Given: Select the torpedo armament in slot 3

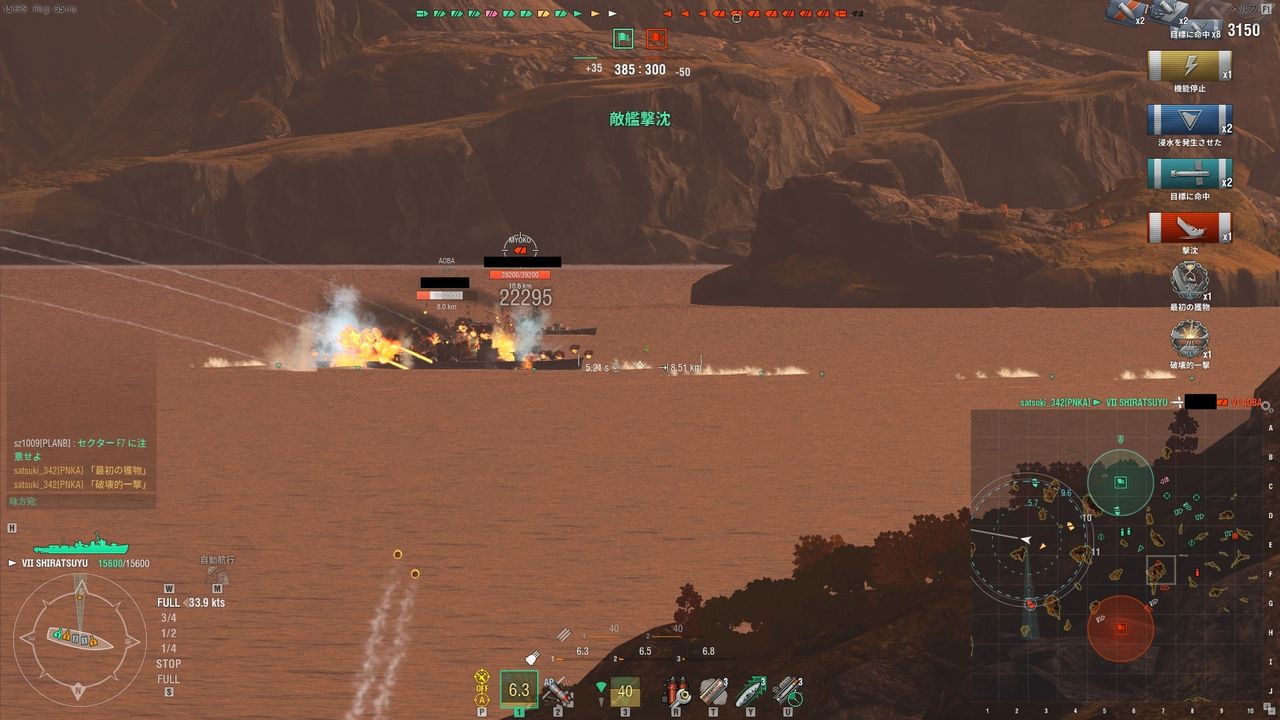Looking at the screenshot, I should [x=624, y=690].
